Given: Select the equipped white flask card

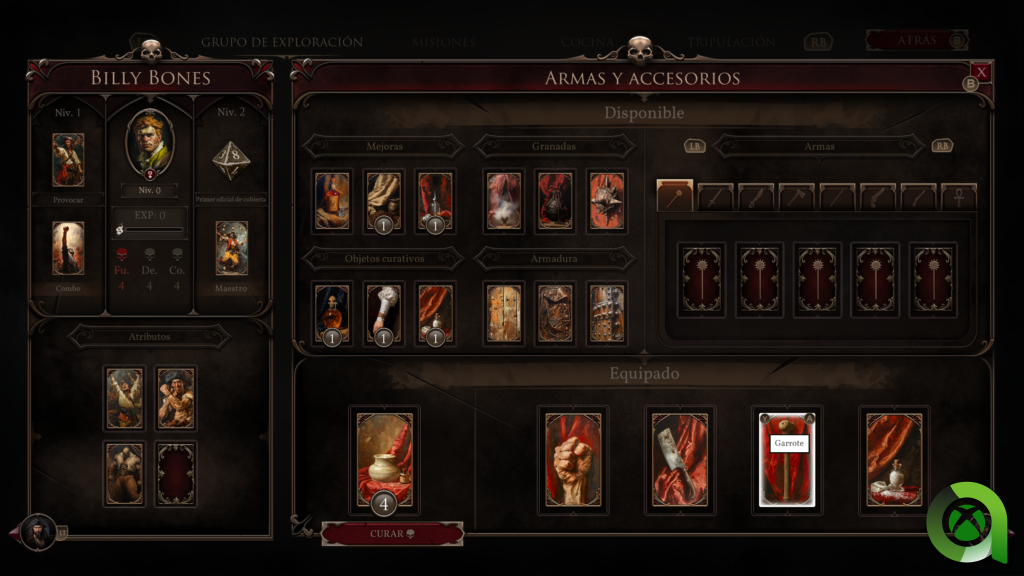Looking at the screenshot, I should [x=894, y=459].
